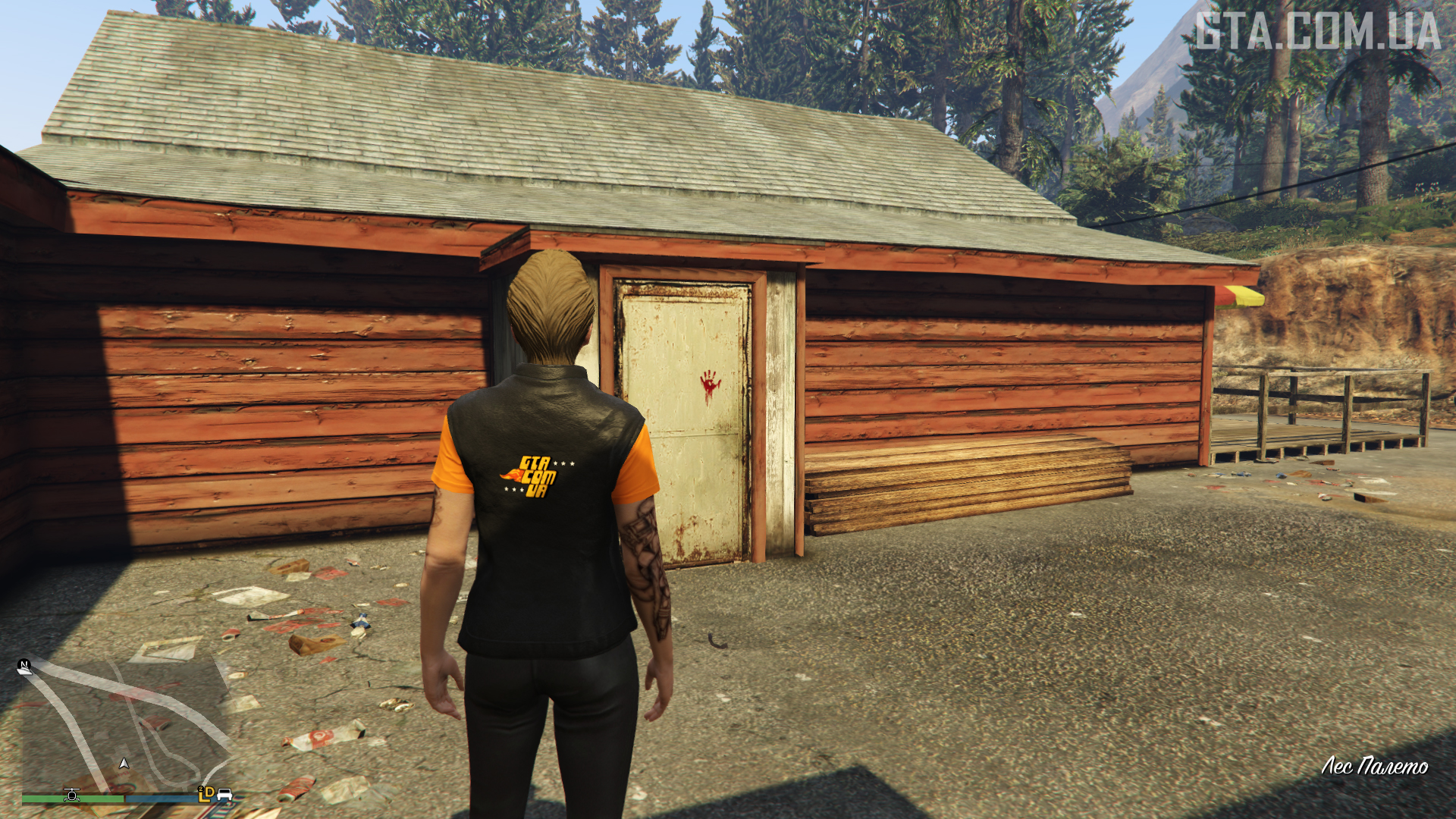Open the GTA.COM.UA watermark link
Viewport: 1456px width, 819px height.
point(1317,32)
